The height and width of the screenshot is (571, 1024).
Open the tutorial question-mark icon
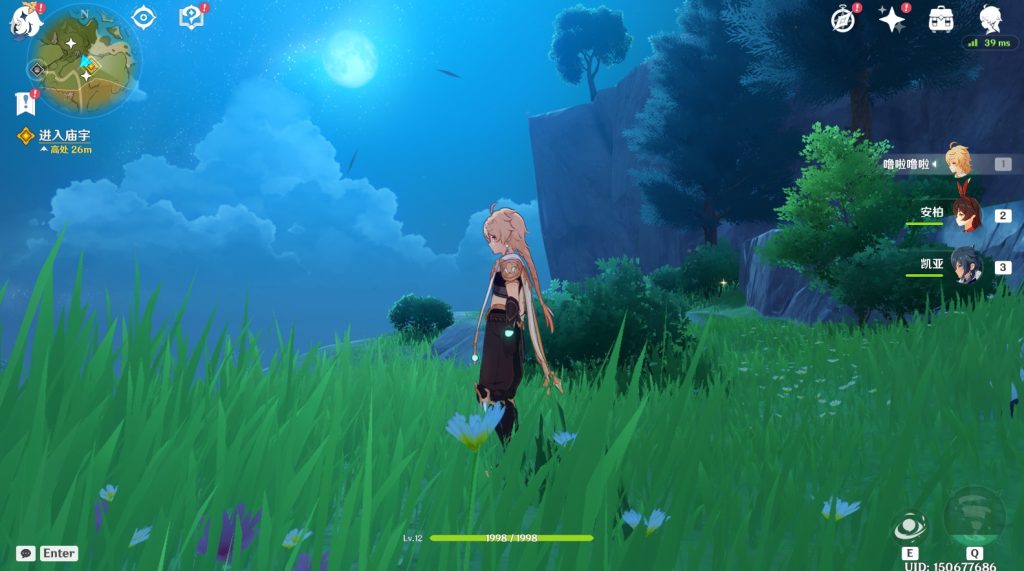click(x=190, y=17)
